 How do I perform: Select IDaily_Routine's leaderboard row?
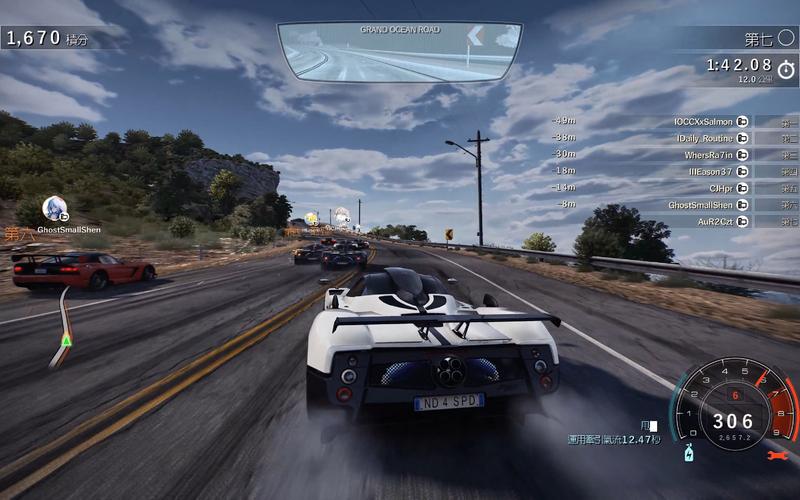[705, 138]
